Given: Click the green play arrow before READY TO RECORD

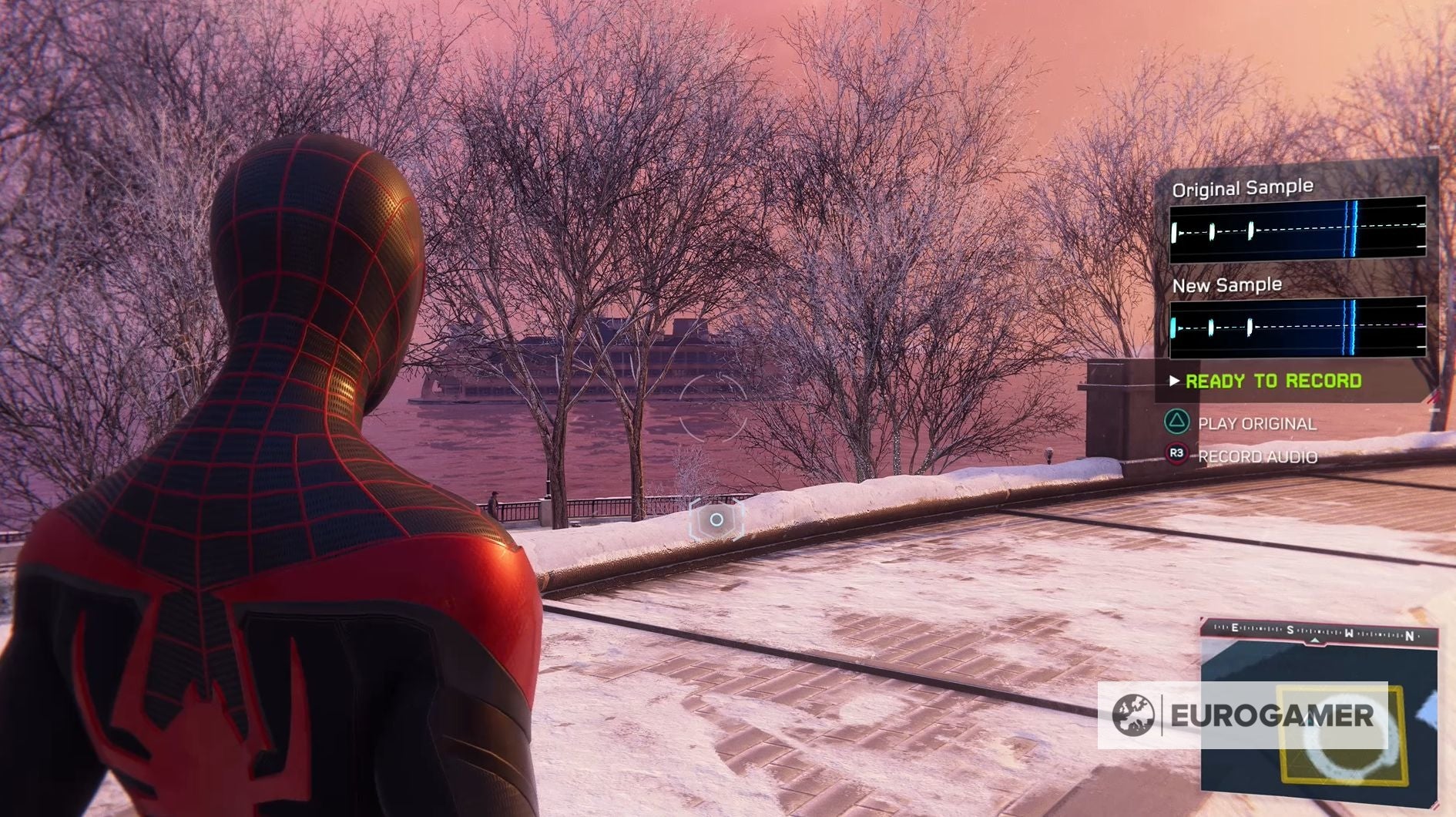Looking at the screenshot, I should click(x=1174, y=379).
